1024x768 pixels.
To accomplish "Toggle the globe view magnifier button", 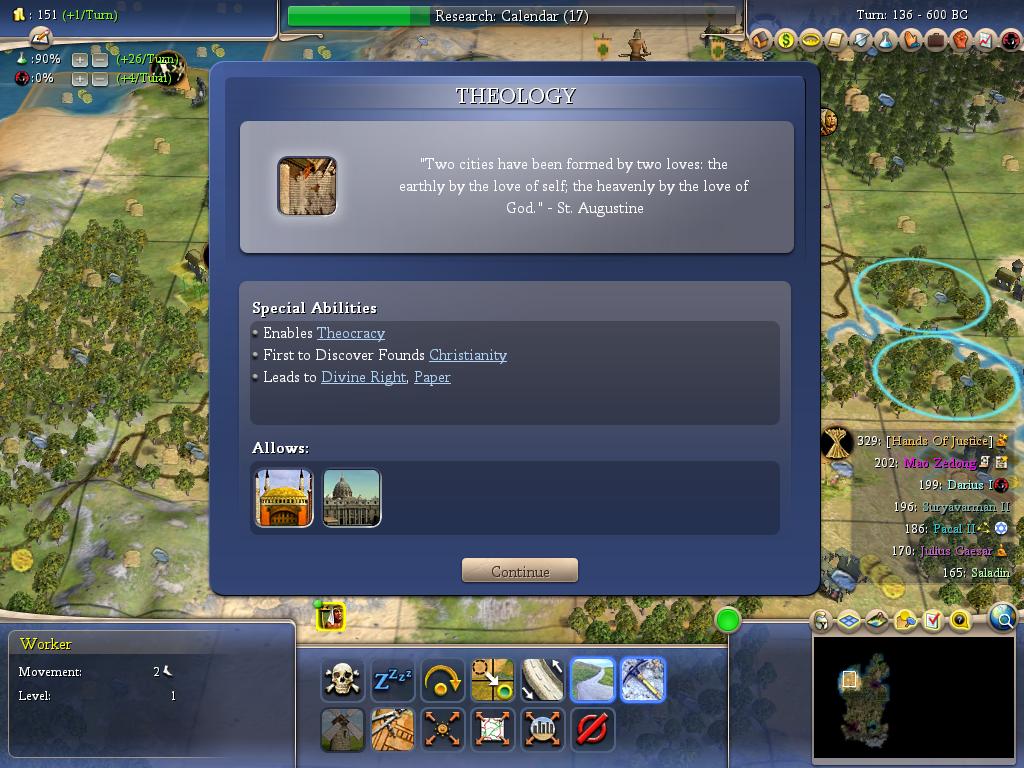I will (x=1003, y=618).
